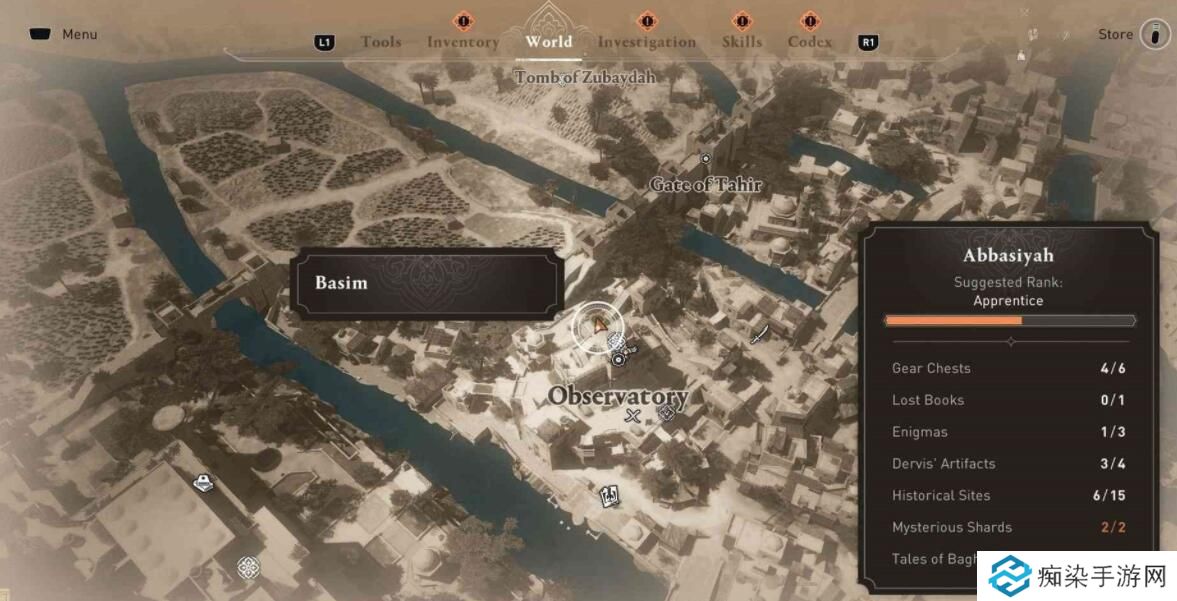The height and width of the screenshot is (601, 1177).
Task: Select the World tab
Action: [x=549, y=41]
